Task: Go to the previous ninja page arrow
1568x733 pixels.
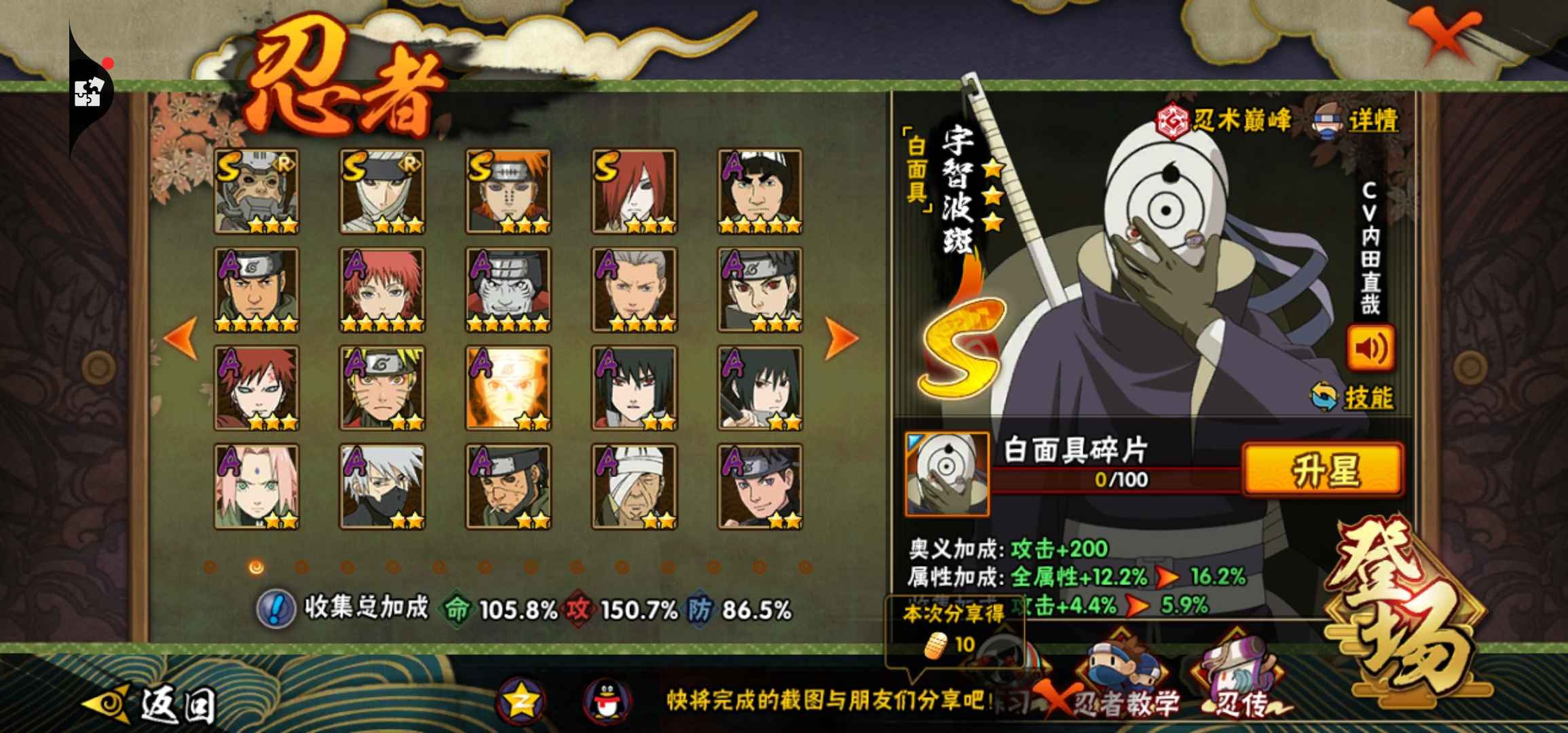Action: (182, 337)
